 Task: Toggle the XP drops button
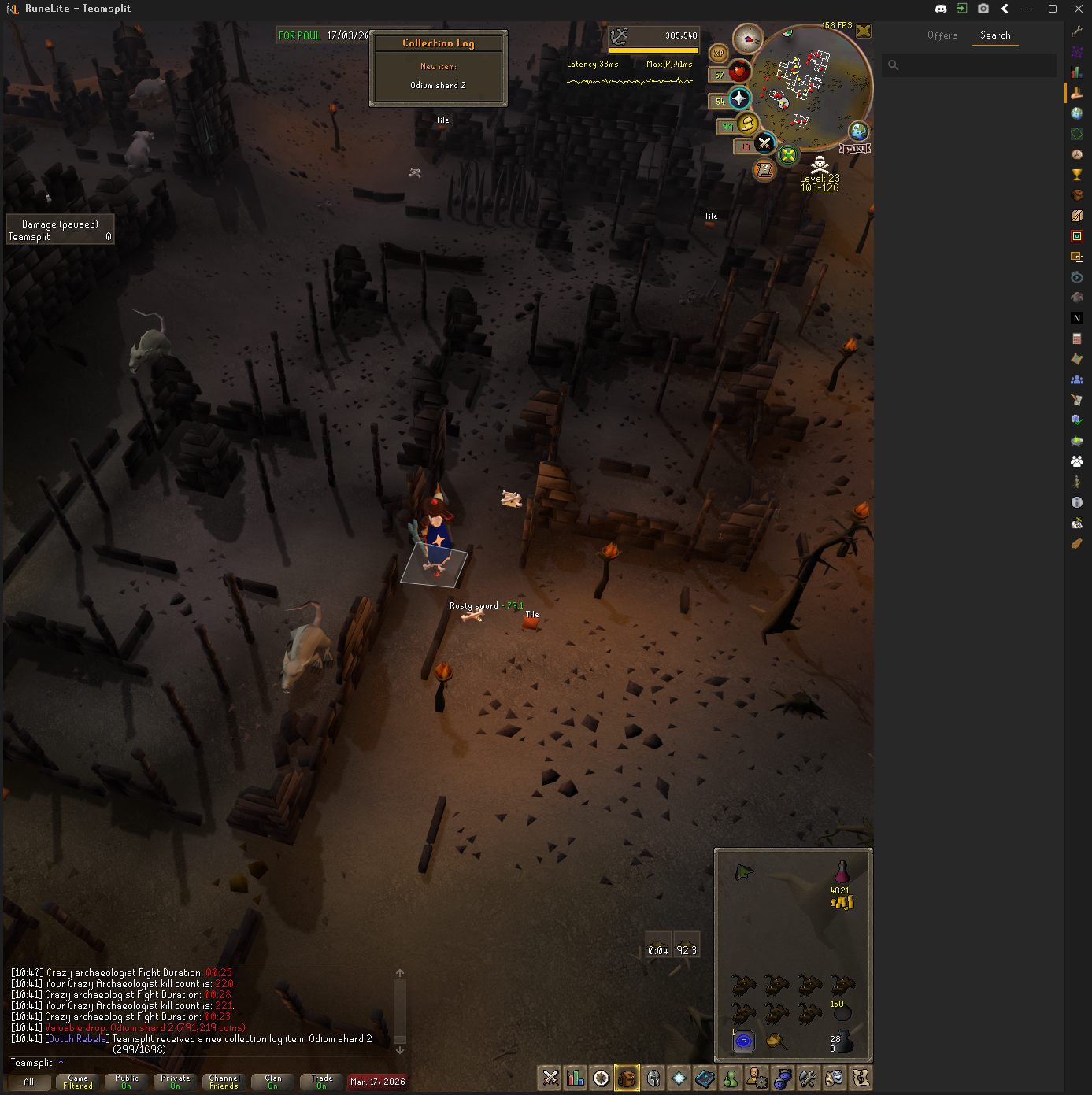point(718,54)
